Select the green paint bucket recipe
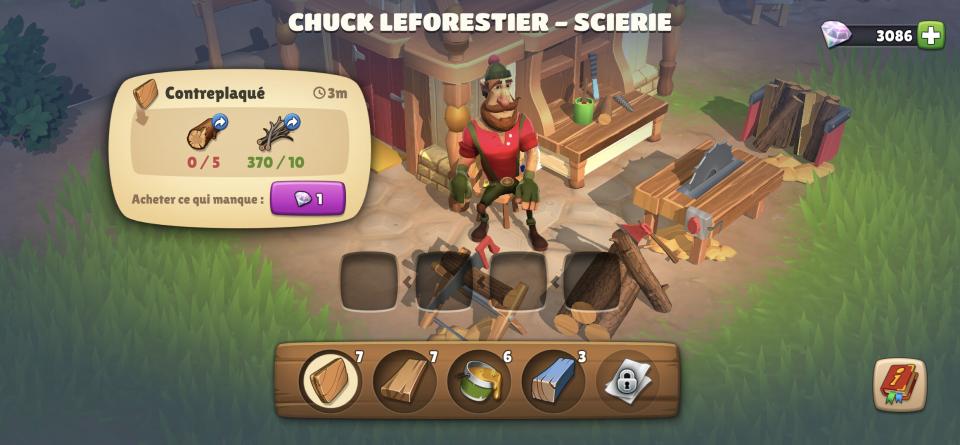960x445 pixels. 478,380
